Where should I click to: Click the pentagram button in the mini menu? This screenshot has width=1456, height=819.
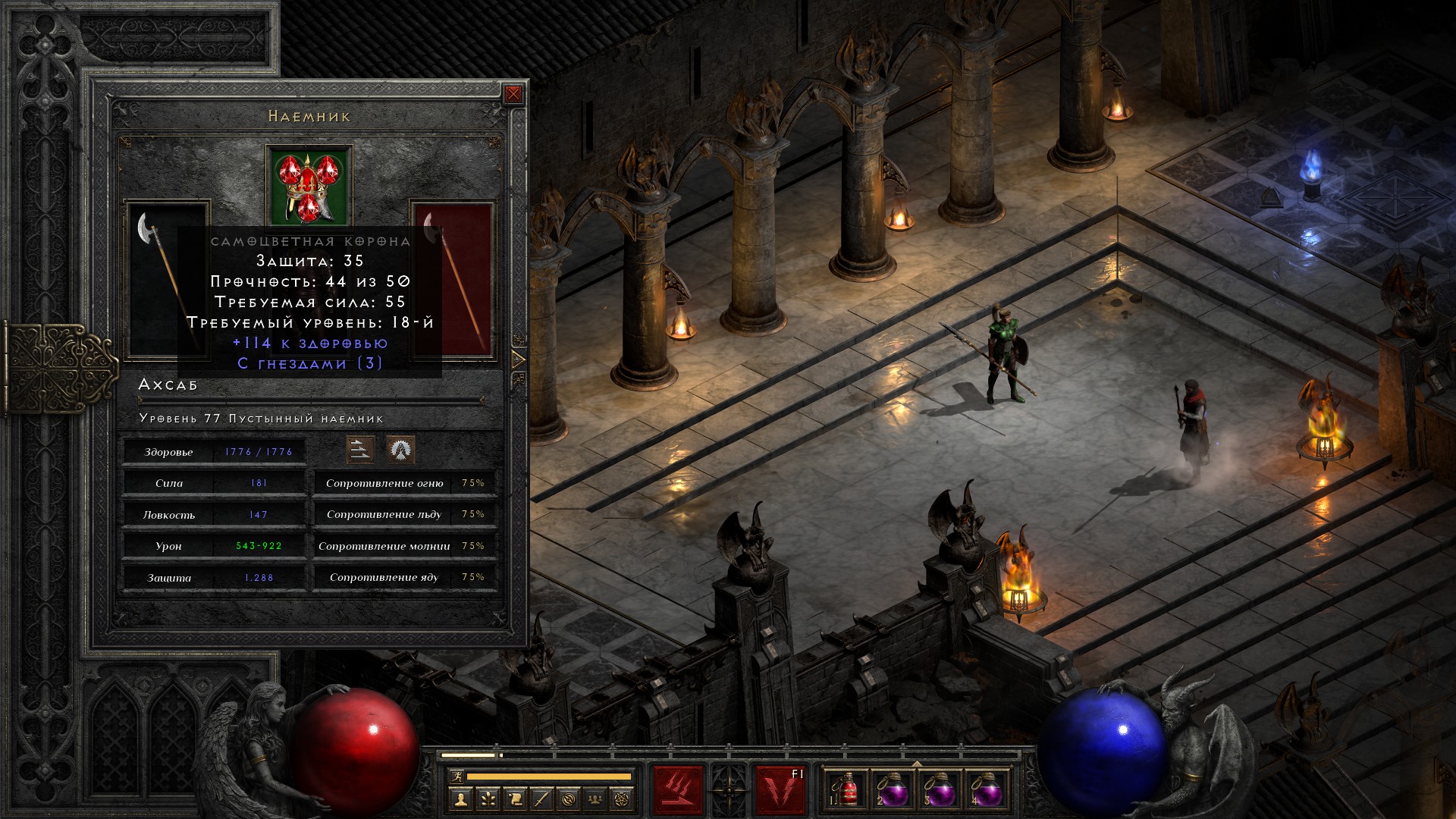[x=623, y=799]
